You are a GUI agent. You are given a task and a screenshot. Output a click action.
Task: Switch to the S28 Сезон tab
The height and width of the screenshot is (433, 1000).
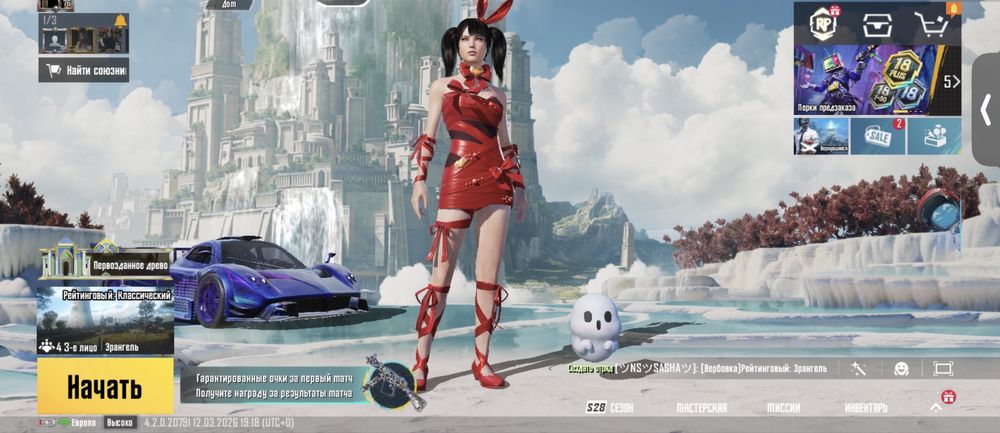609,408
